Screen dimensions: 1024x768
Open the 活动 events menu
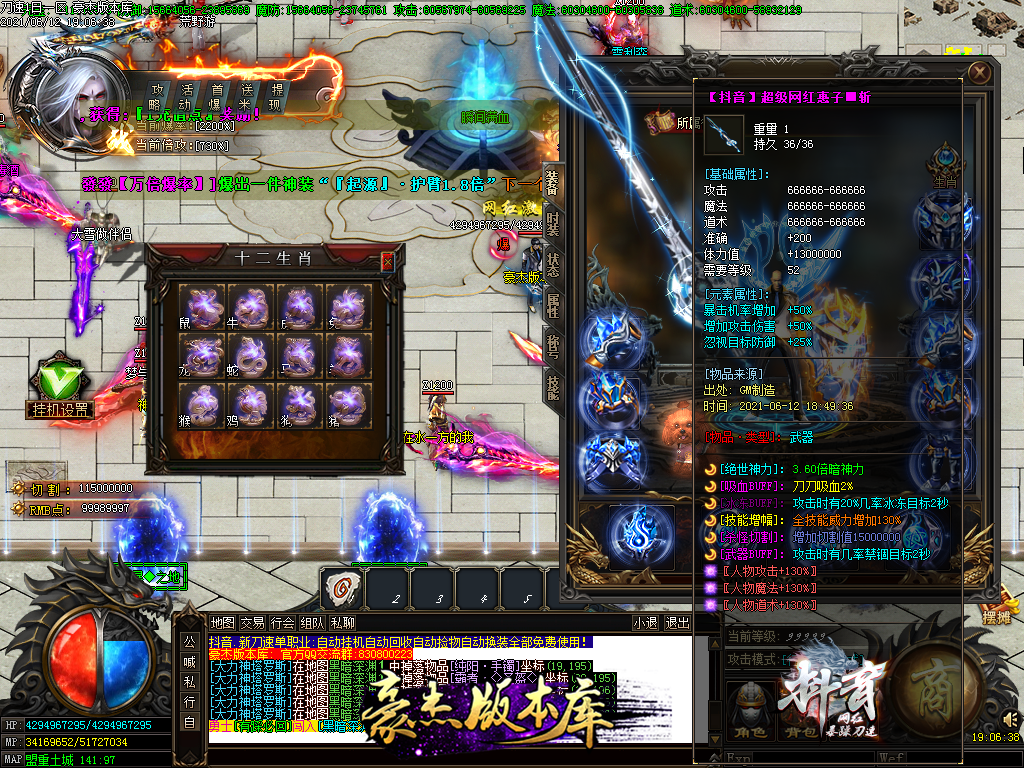tap(186, 96)
